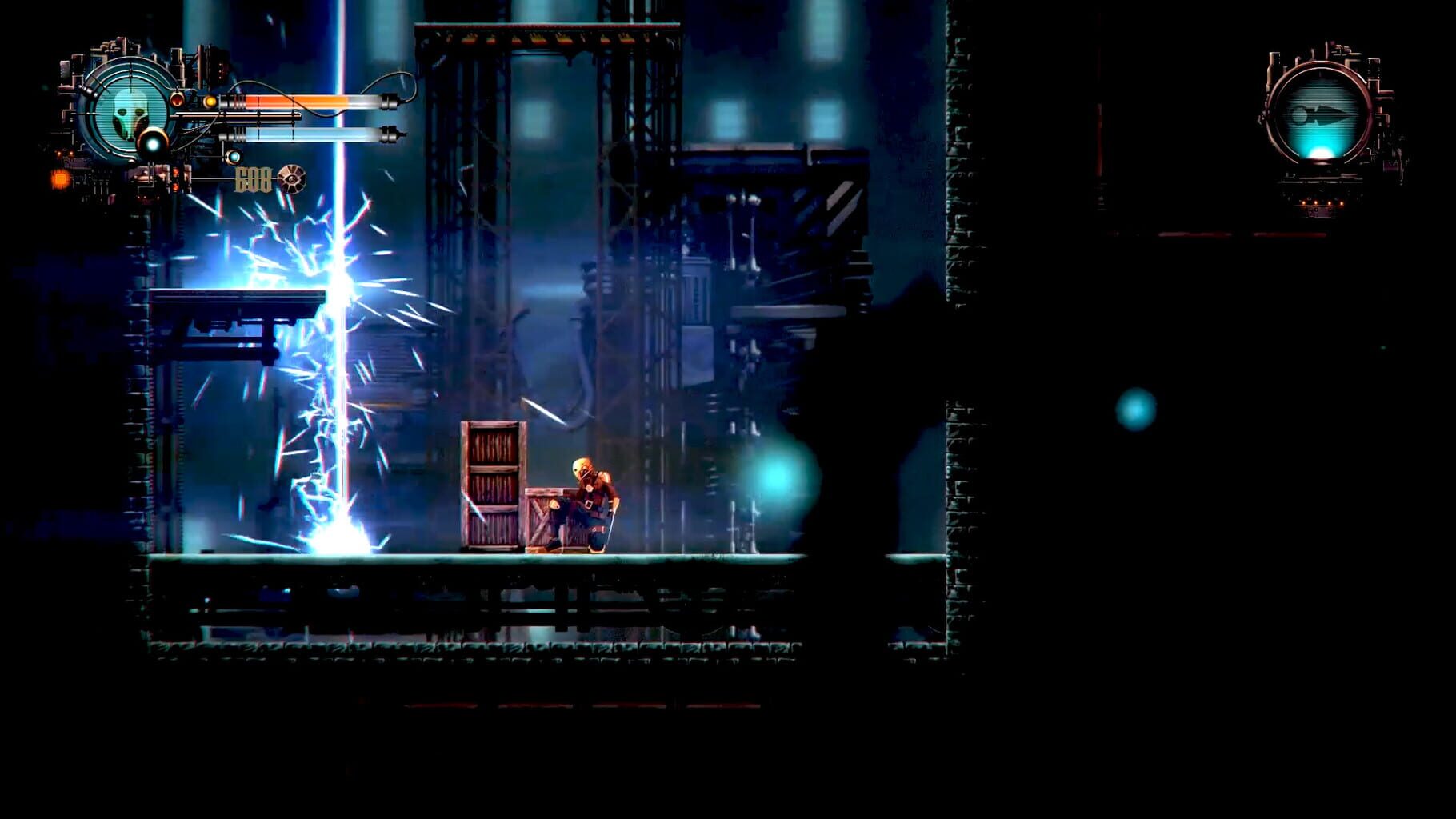Image resolution: width=1456 pixels, height=819 pixels.
Task: Click the amber lamp at the health bar's start
Action: pos(210,101)
